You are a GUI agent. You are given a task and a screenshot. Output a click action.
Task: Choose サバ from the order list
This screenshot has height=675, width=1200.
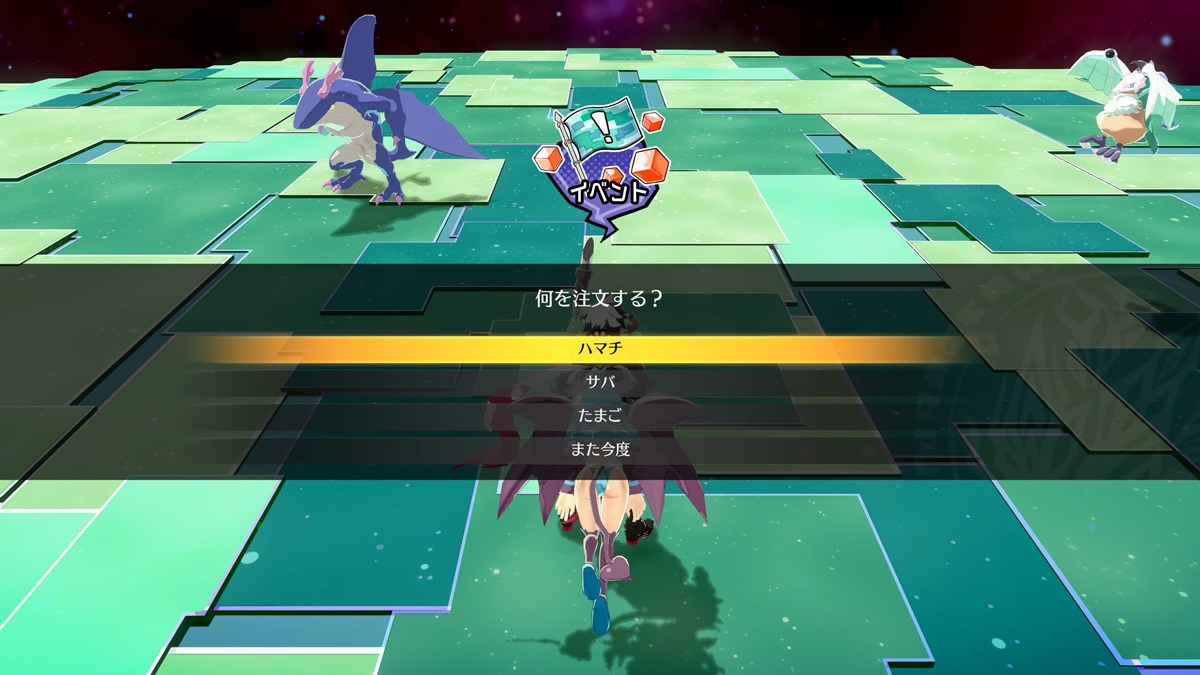tap(600, 382)
